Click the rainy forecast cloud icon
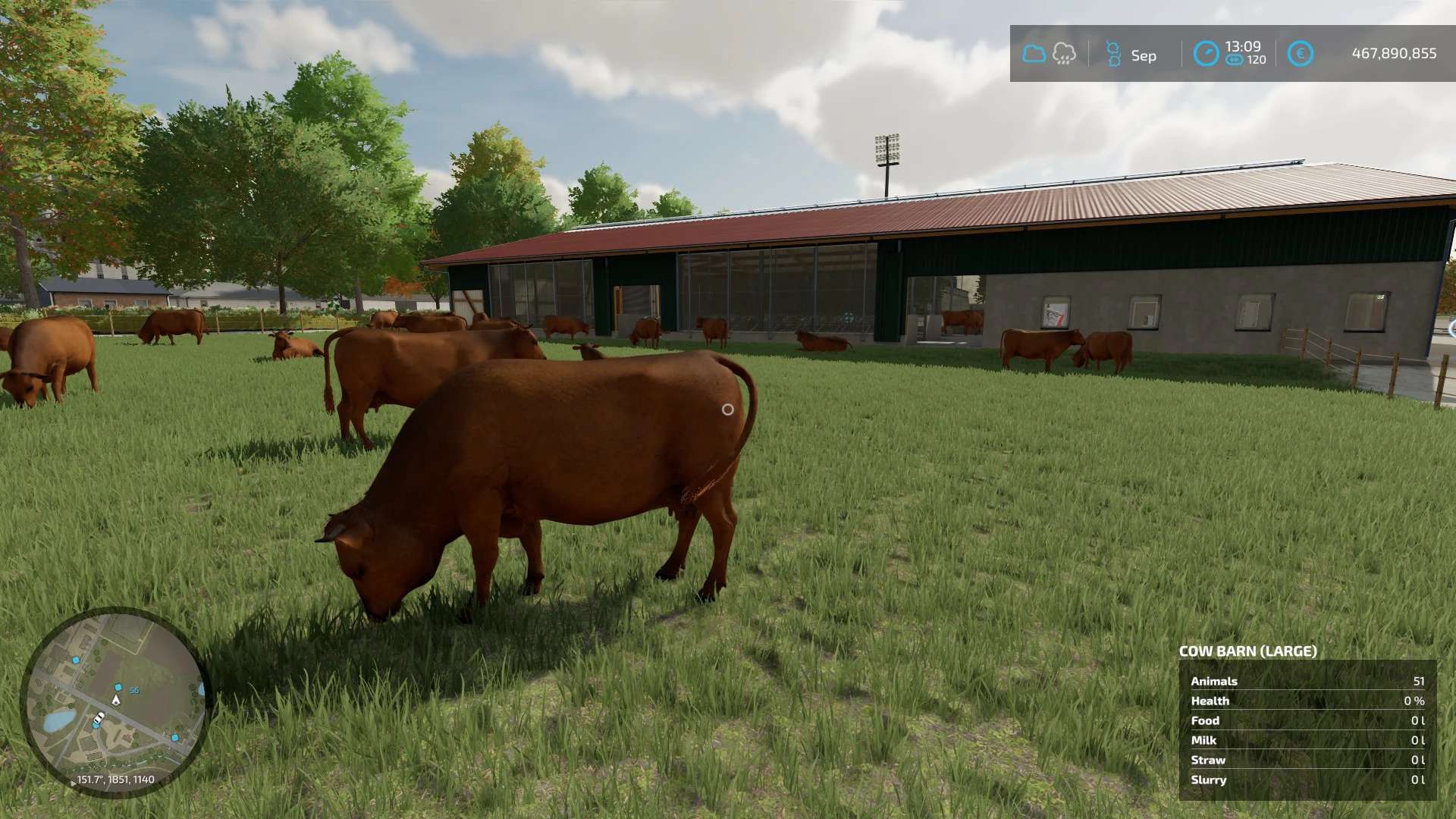Screen dimensions: 1456x819 coord(1064,54)
